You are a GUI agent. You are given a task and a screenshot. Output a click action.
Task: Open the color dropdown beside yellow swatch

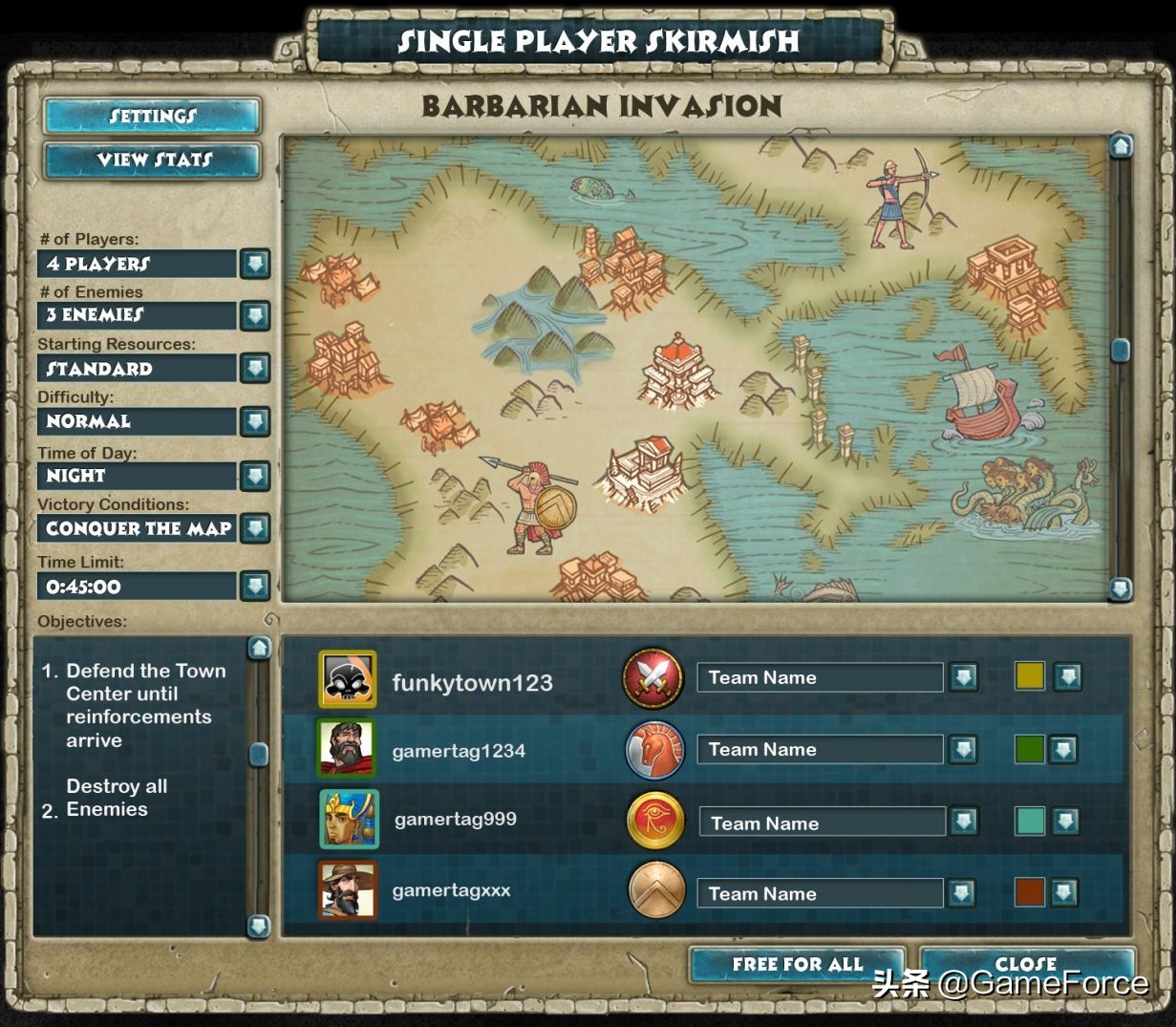[1067, 677]
